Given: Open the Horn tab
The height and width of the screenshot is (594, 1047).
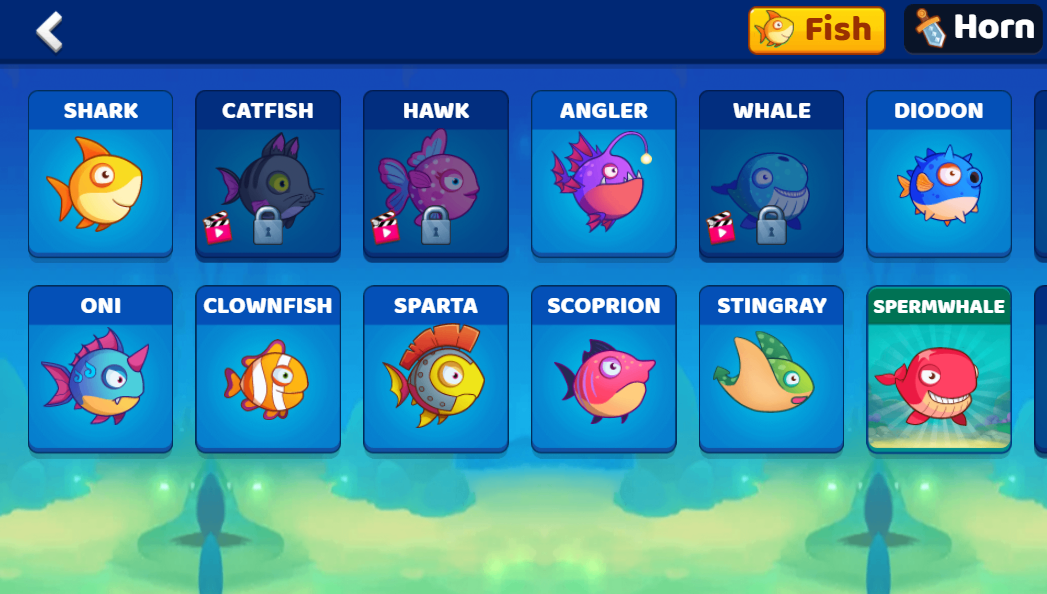Looking at the screenshot, I should 974,29.
